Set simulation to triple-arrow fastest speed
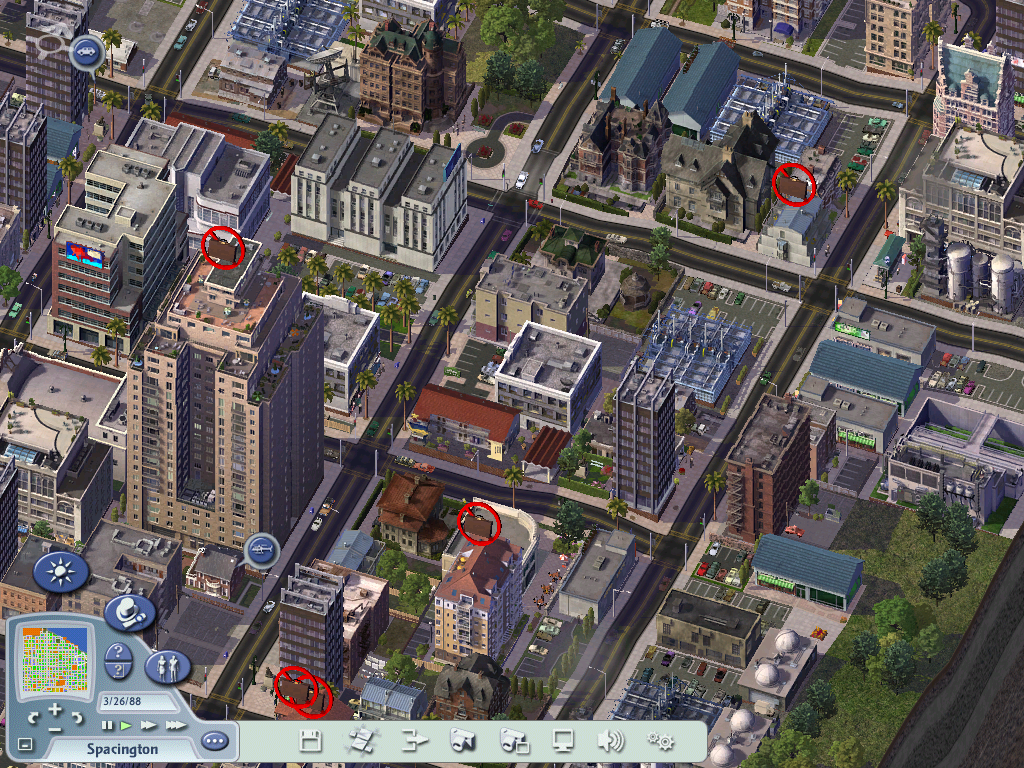This screenshot has width=1024, height=768. (175, 724)
